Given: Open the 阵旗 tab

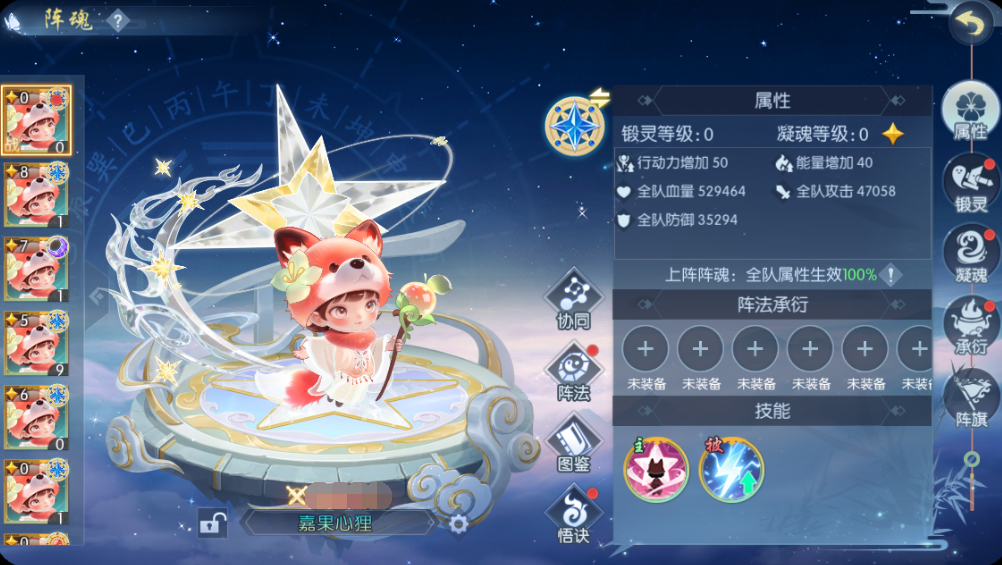Looking at the screenshot, I should tap(971, 396).
